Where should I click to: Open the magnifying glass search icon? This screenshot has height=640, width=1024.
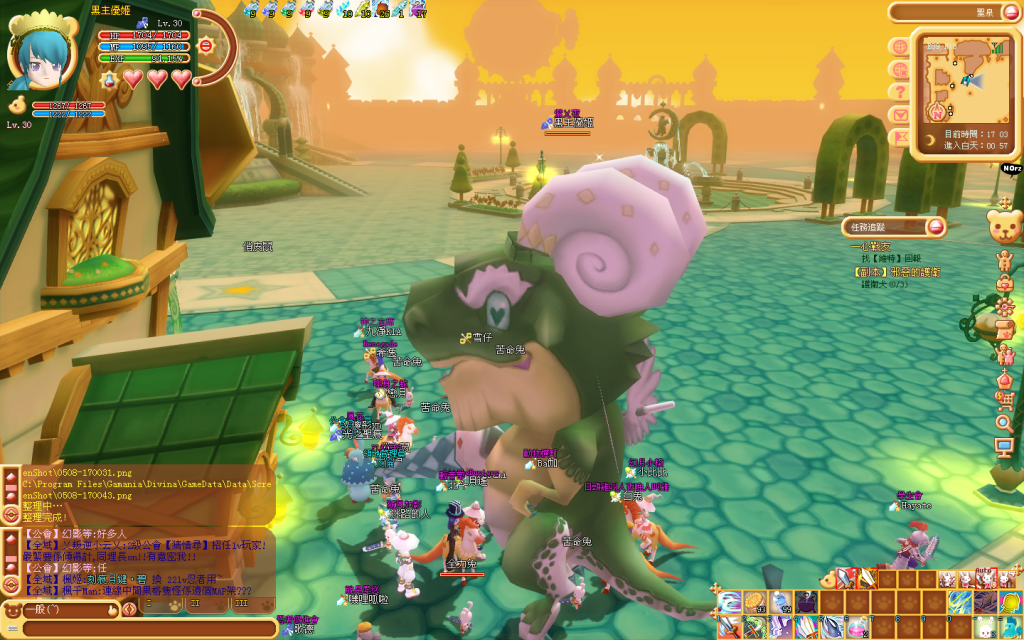pyautogui.click(x=1004, y=424)
